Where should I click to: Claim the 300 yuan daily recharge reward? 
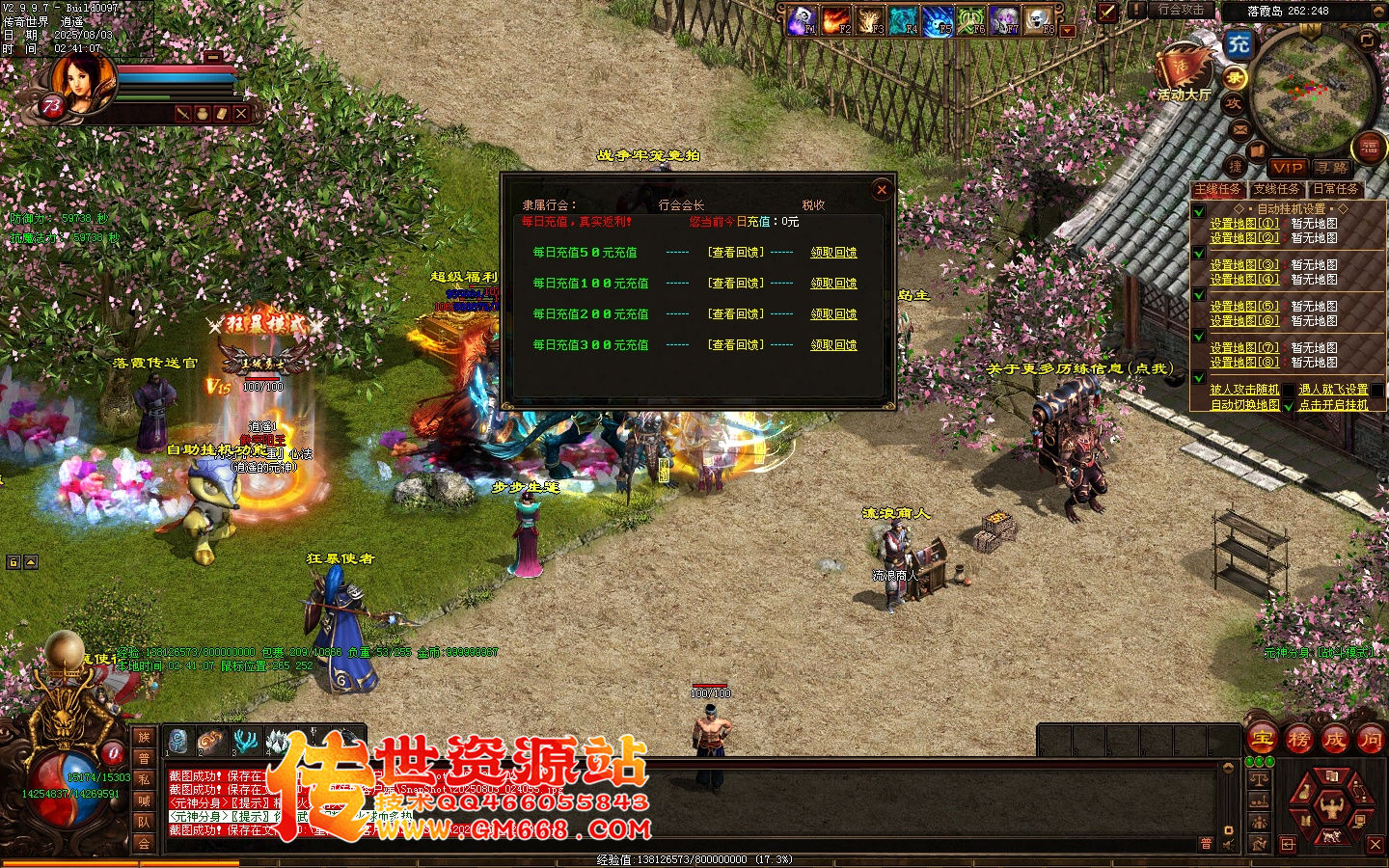pyautogui.click(x=833, y=345)
